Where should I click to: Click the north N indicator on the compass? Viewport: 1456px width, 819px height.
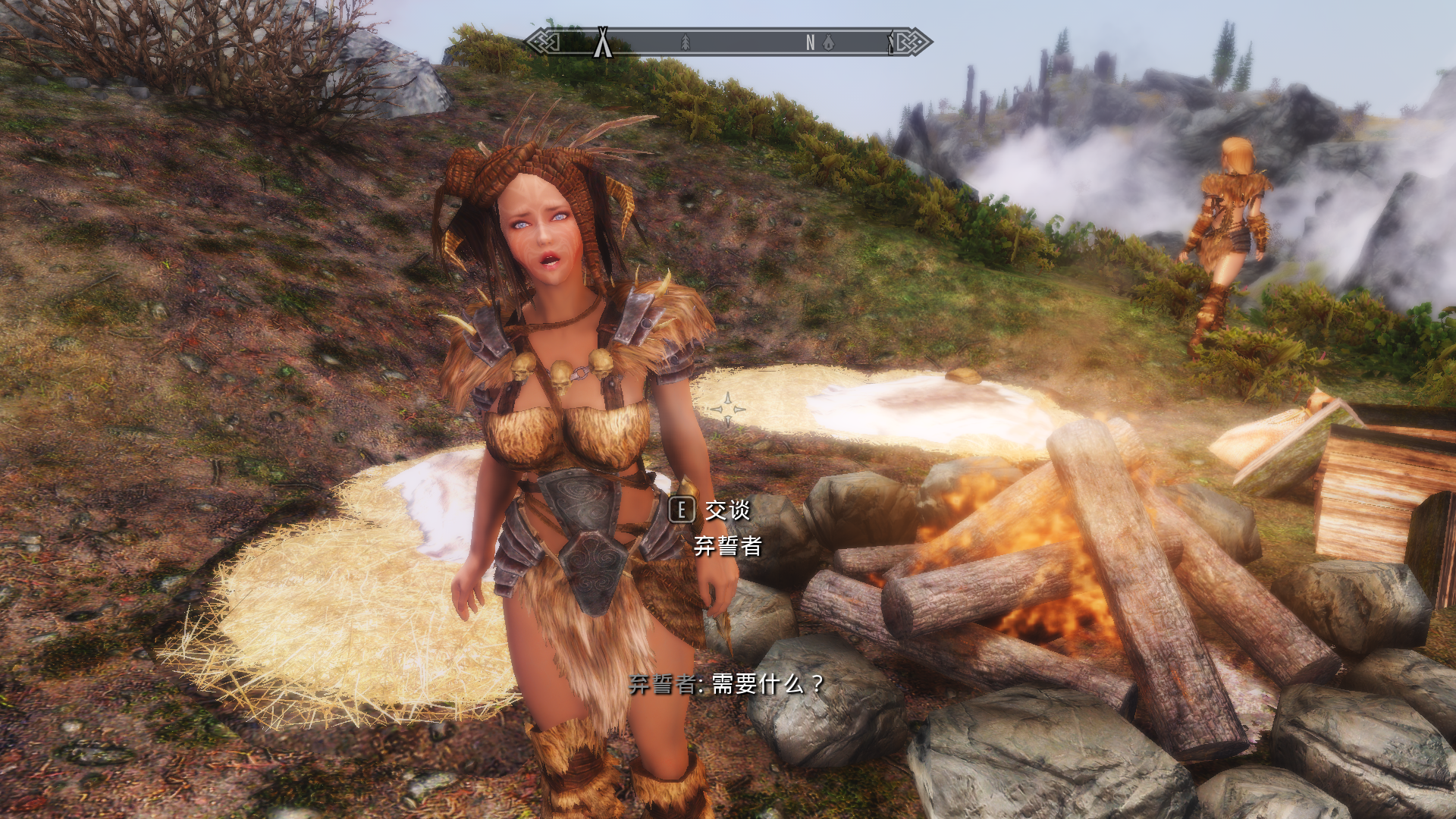click(x=810, y=43)
